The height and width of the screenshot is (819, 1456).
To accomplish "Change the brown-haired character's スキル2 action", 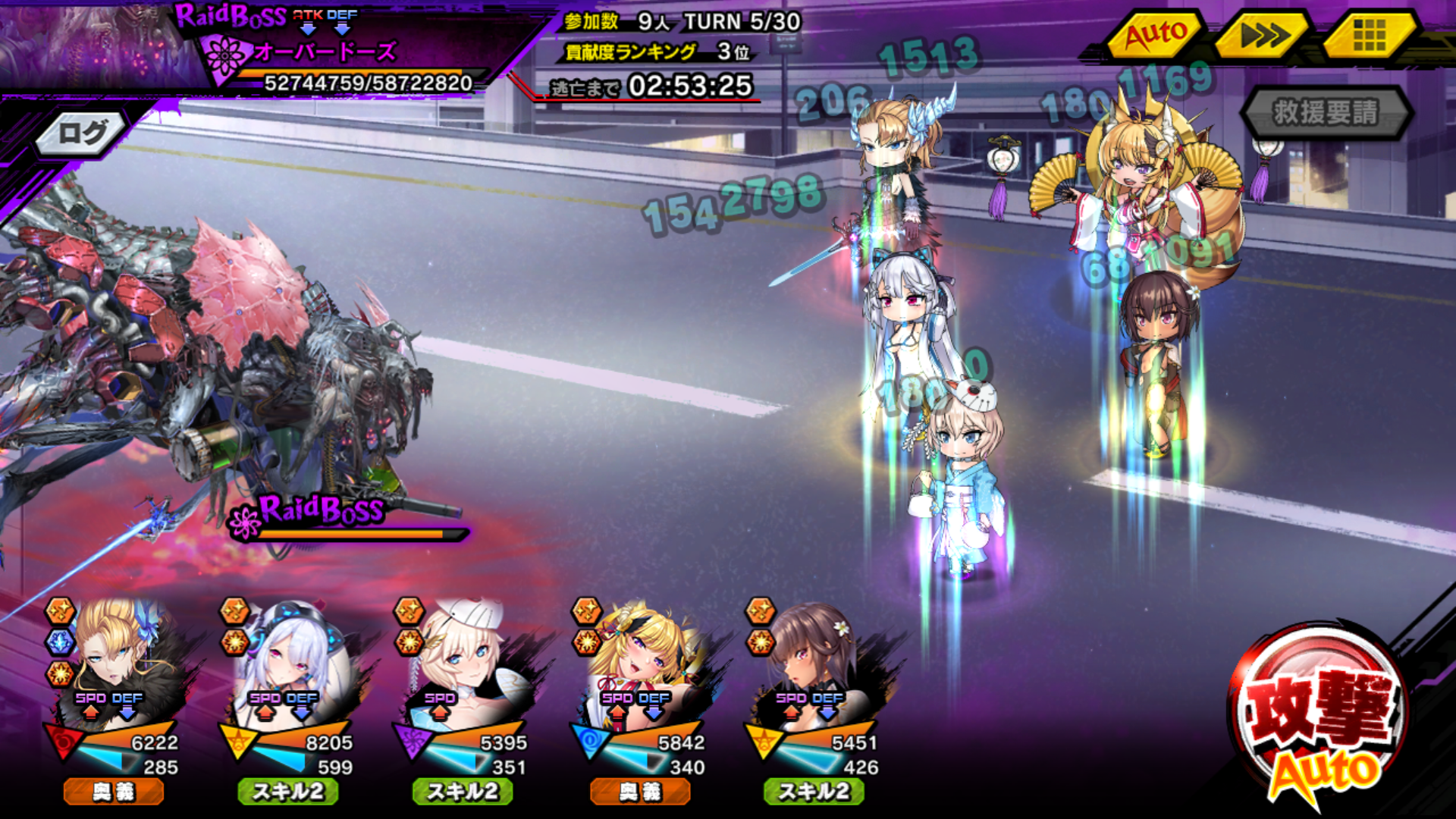I will point(814,792).
